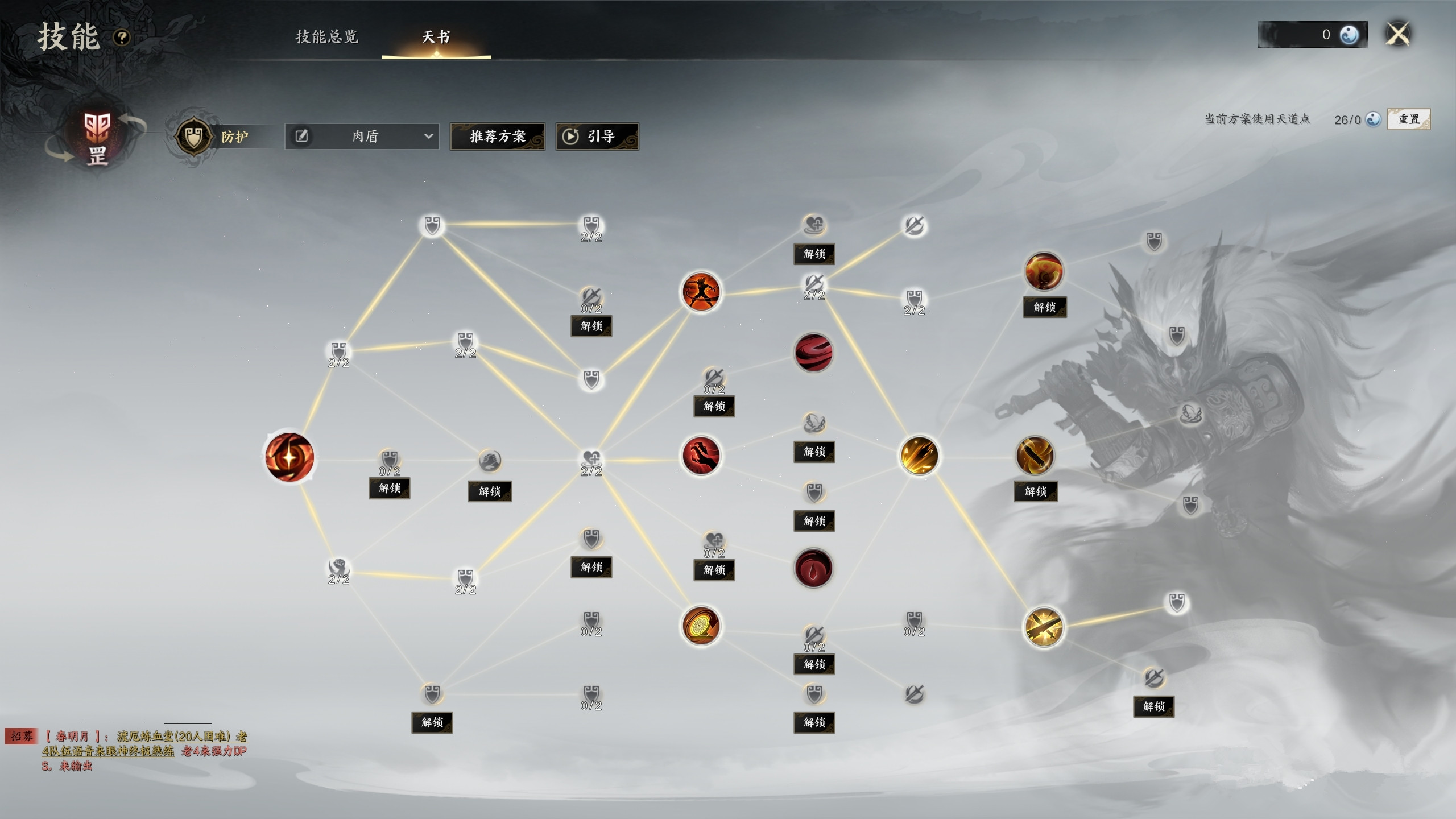
Task: Start the 引导 guide
Action: [x=597, y=136]
